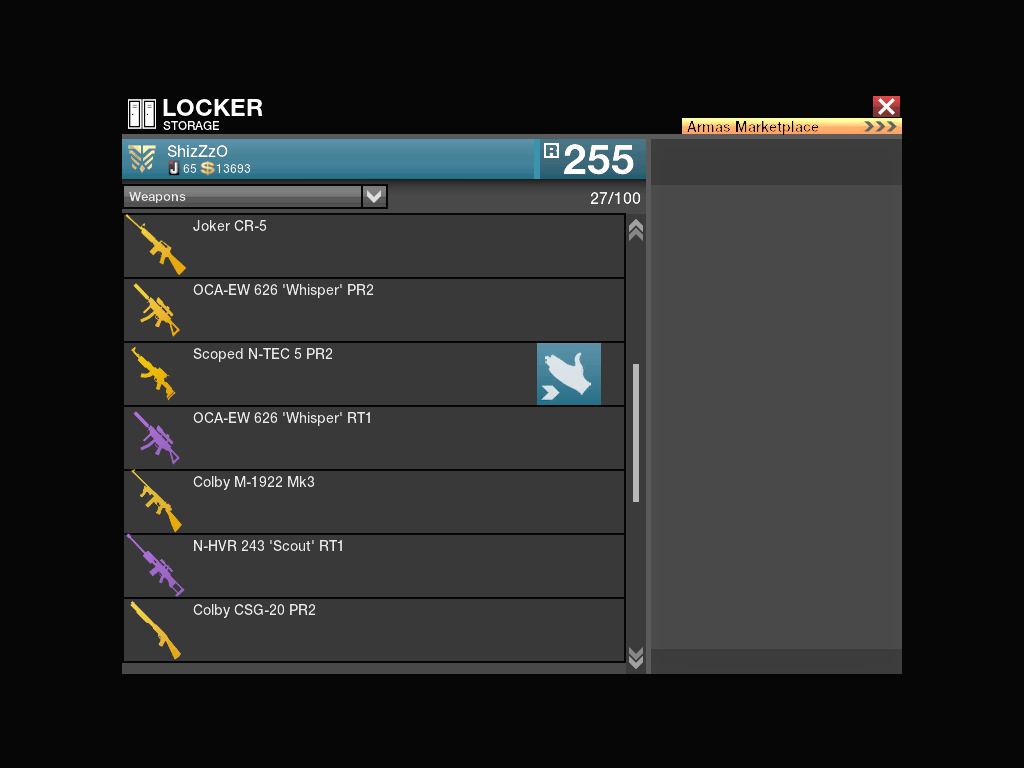Select the Joker CR-5 weapon row
The height and width of the screenshot is (768, 1024).
point(374,246)
